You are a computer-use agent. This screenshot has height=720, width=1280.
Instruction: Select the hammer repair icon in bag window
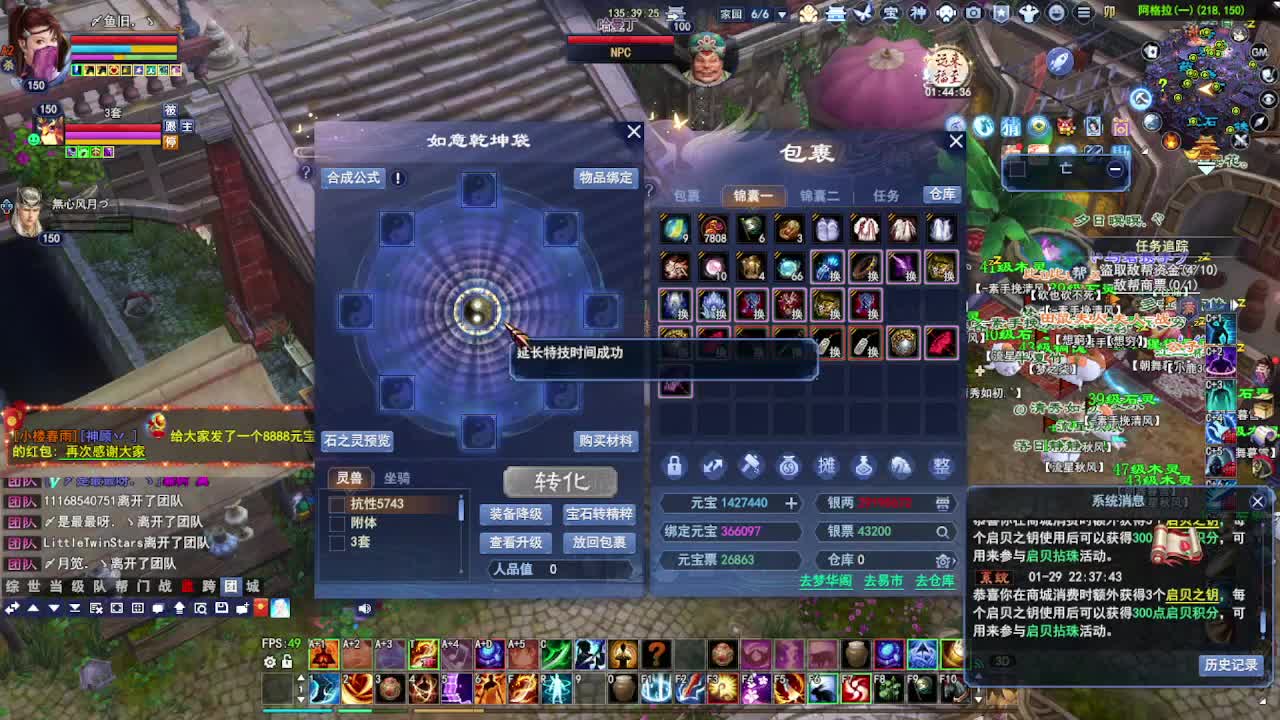(751, 466)
